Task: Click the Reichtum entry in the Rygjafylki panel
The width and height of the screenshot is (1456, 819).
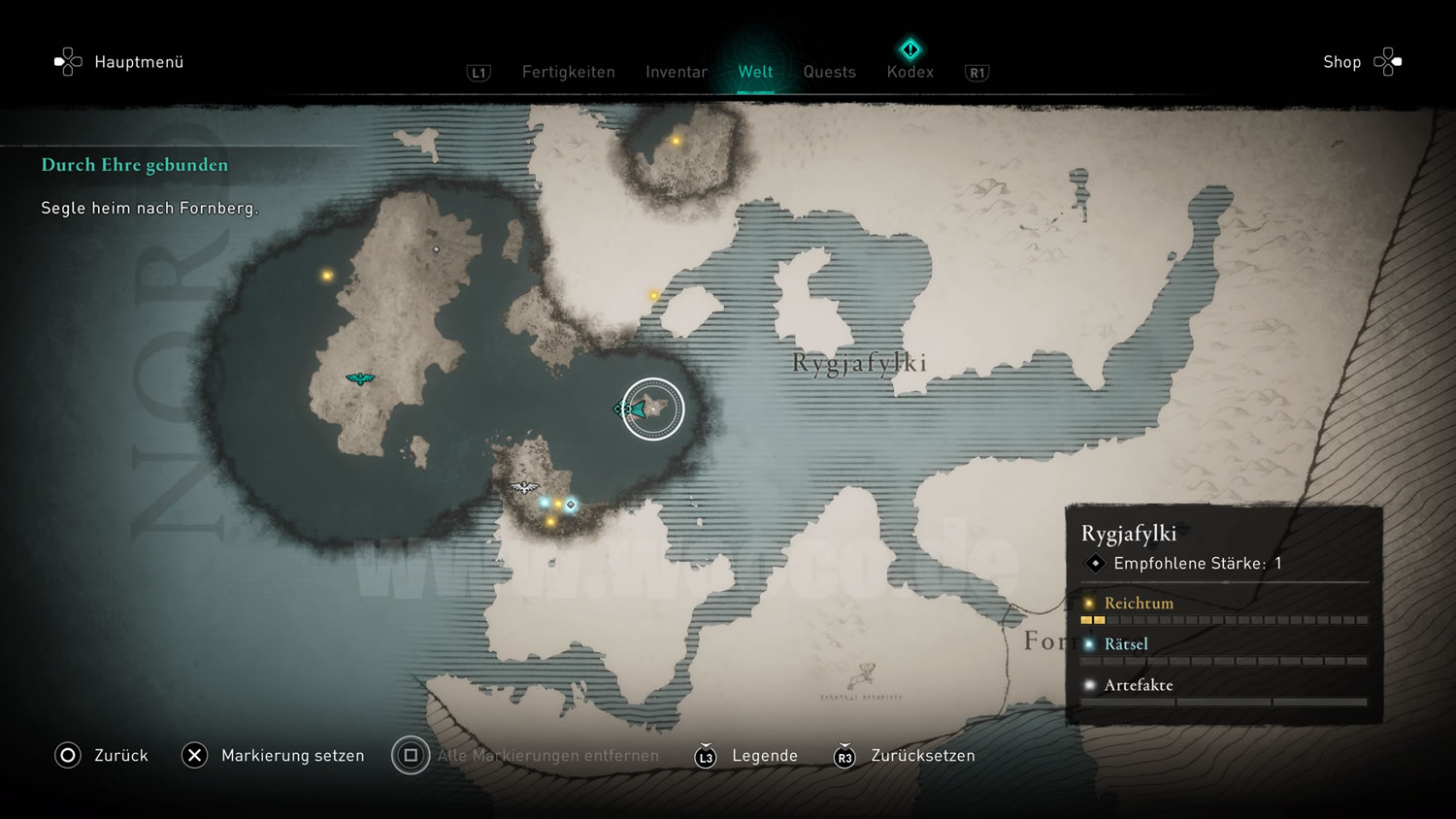Action: pyautogui.click(x=1139, y=604)
